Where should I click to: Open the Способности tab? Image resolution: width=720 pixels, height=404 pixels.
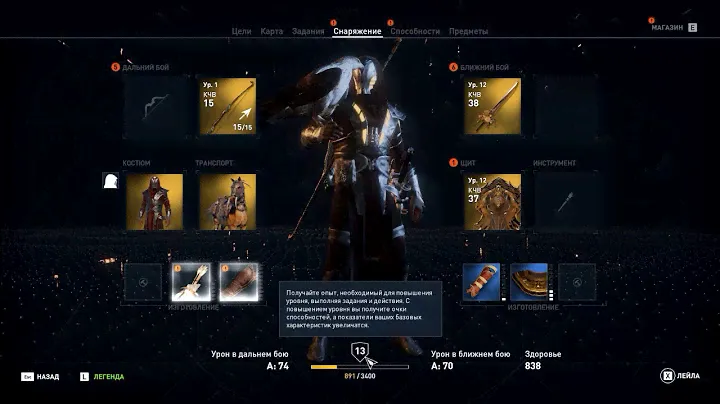click(x=415, y=31)
